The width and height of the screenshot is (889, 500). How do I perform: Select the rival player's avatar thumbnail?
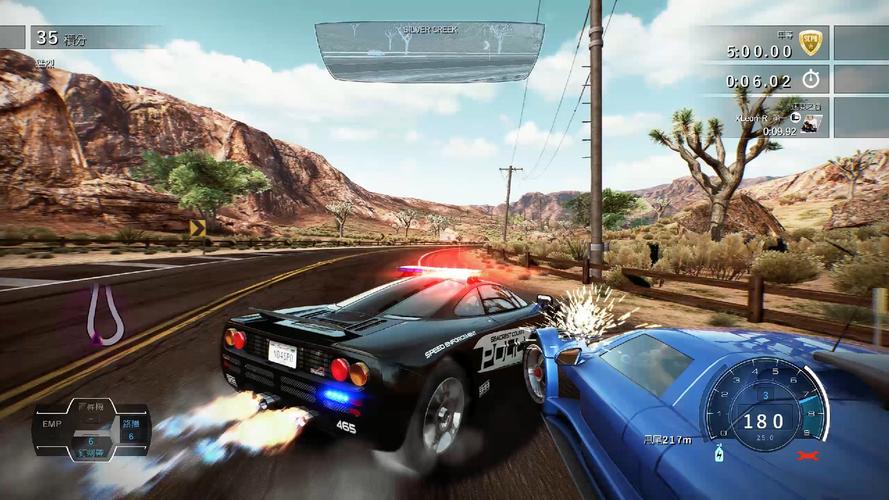tap(811, 121)
